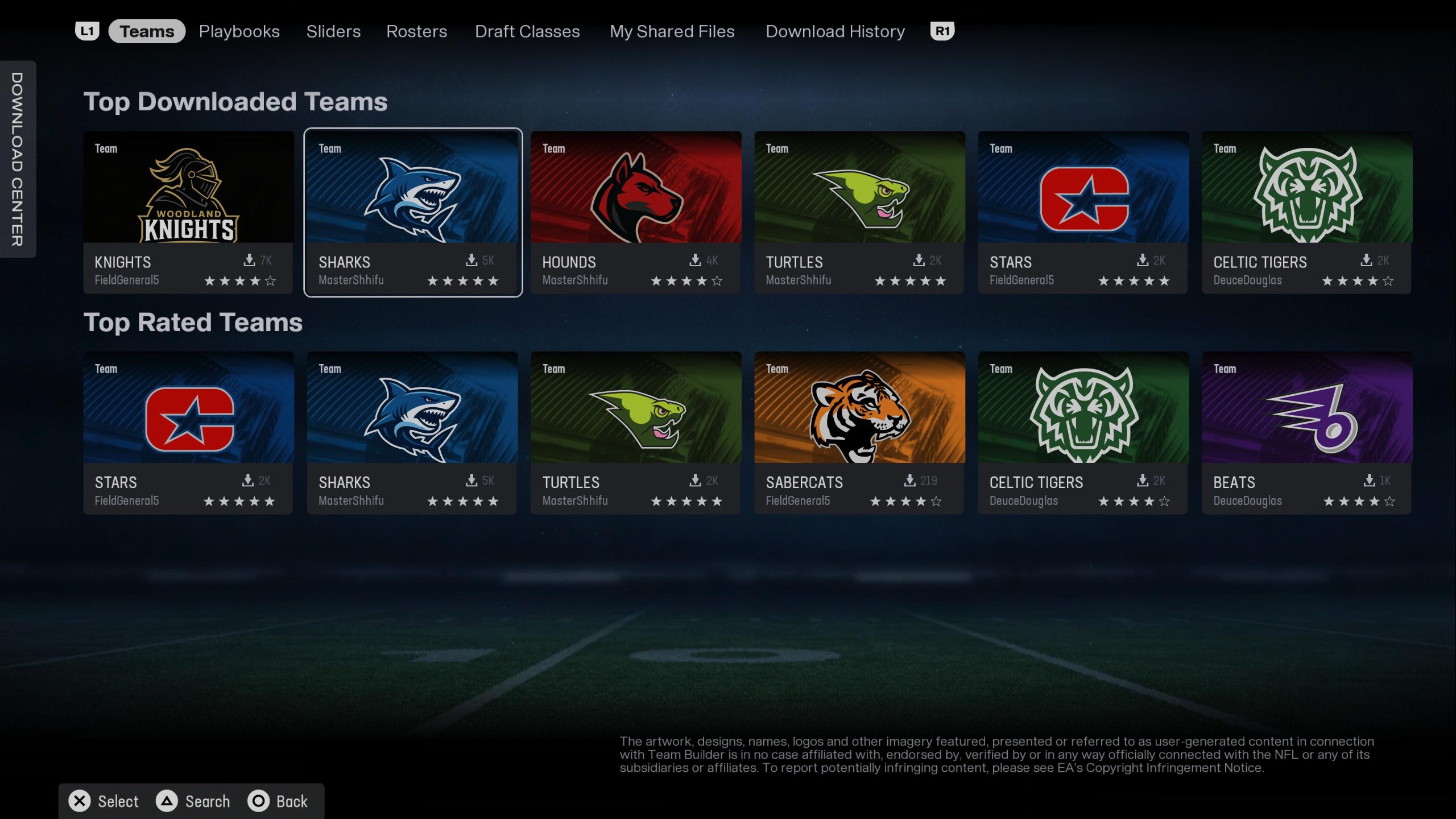This screenshot has width=1456, height=819.
Task: Choose Celtic Tigers card under Top Downloaded Teams
Action: (1306, 212)
